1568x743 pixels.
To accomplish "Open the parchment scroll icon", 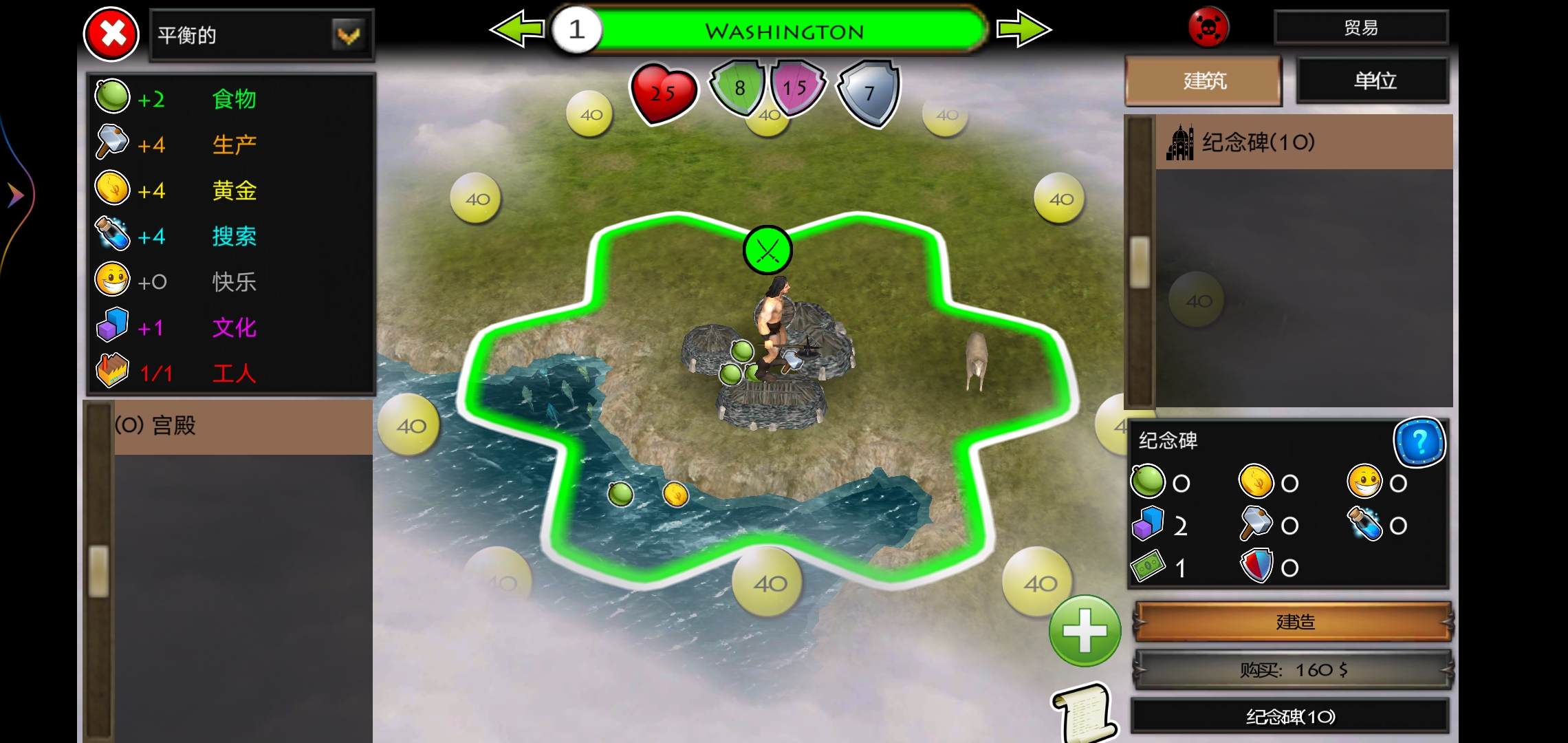I will [1085, 713].
